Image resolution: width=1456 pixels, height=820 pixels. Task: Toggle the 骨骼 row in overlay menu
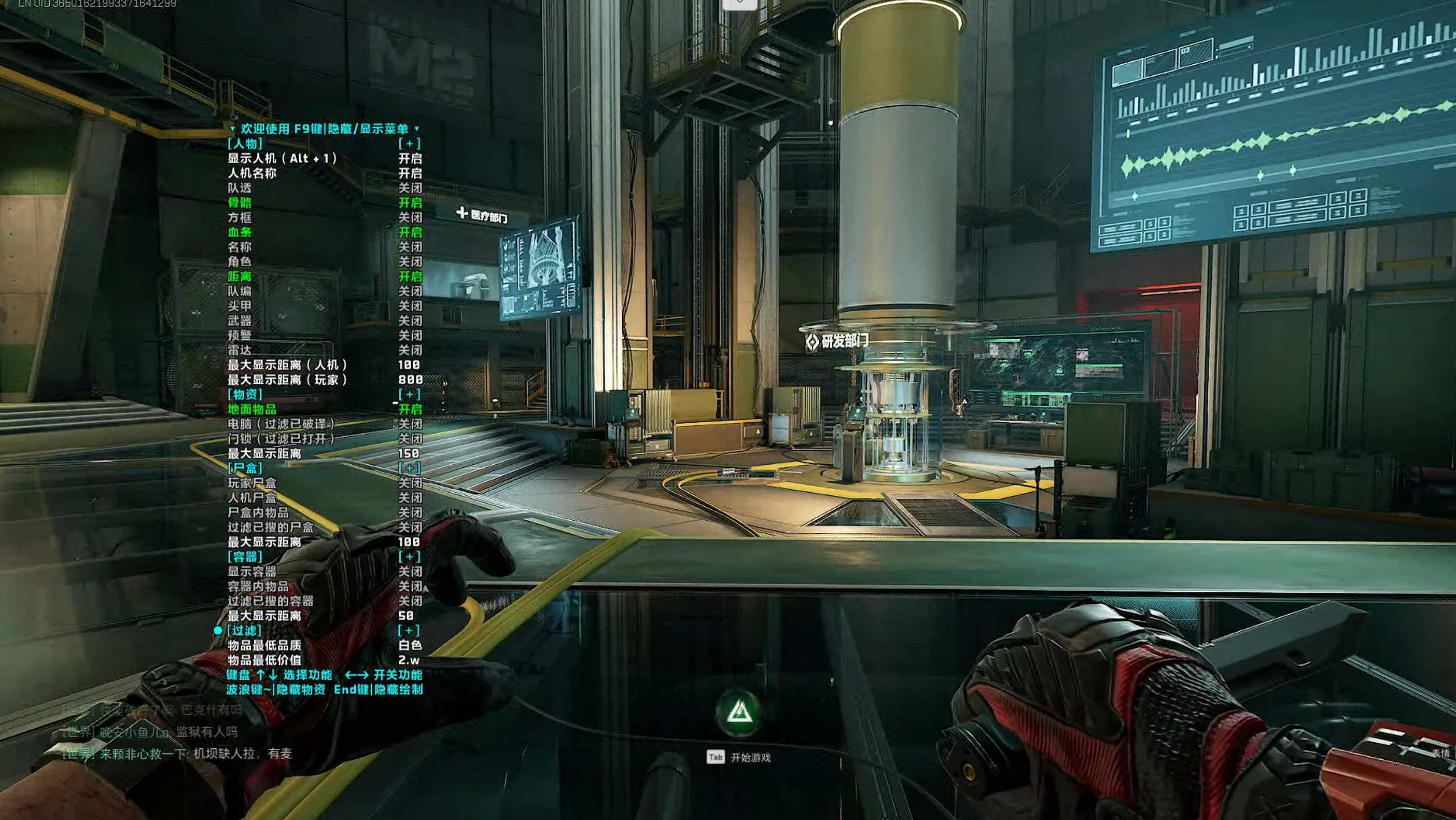pos(240,202)
